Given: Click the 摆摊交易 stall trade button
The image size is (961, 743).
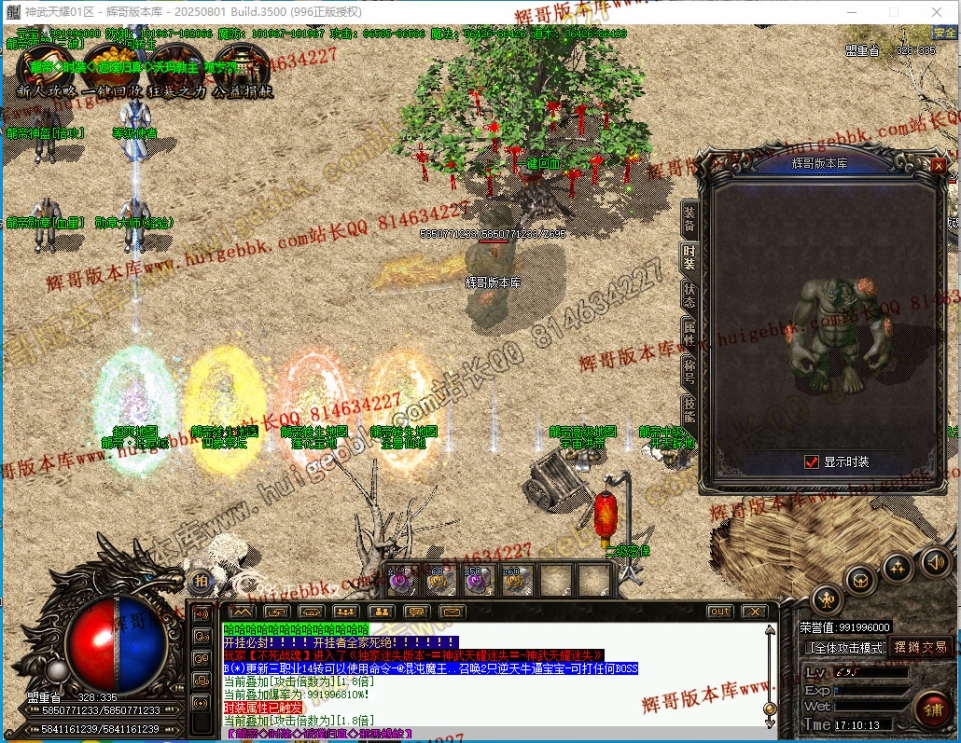Looking at the screenshot, I should click(920, 648).
